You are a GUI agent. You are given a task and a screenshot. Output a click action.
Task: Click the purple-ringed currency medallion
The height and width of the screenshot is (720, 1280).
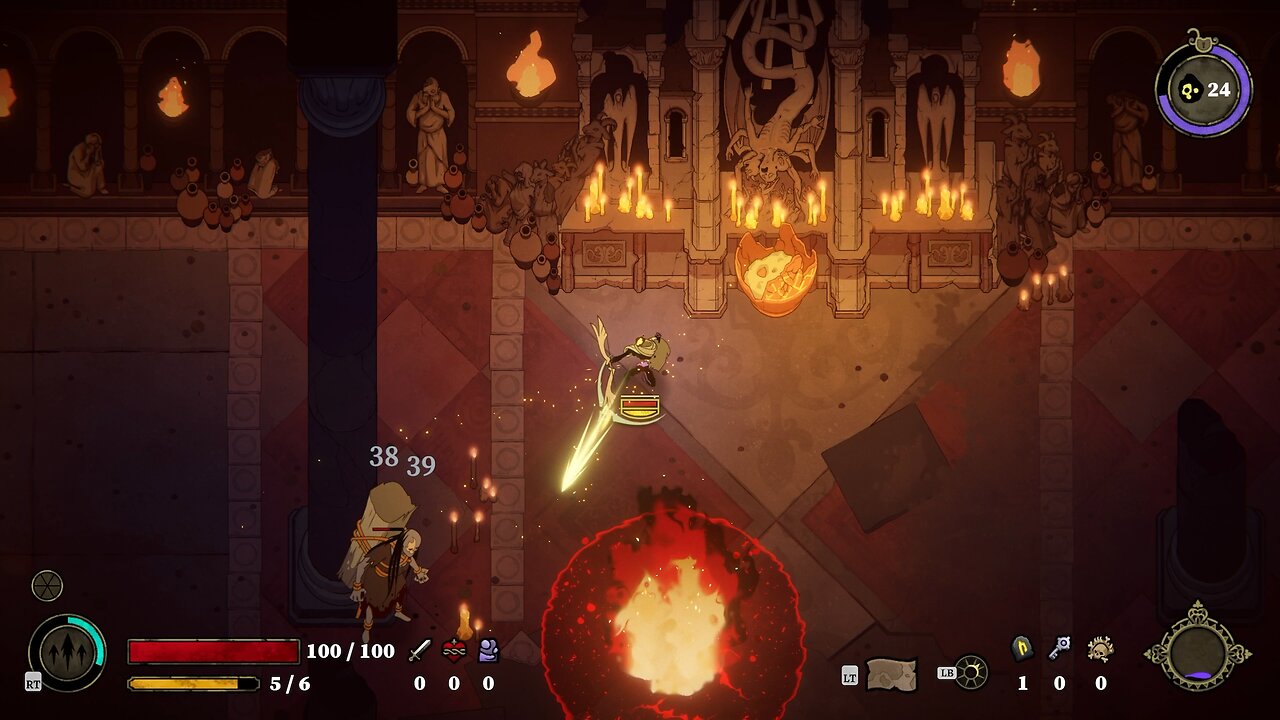1203,89
